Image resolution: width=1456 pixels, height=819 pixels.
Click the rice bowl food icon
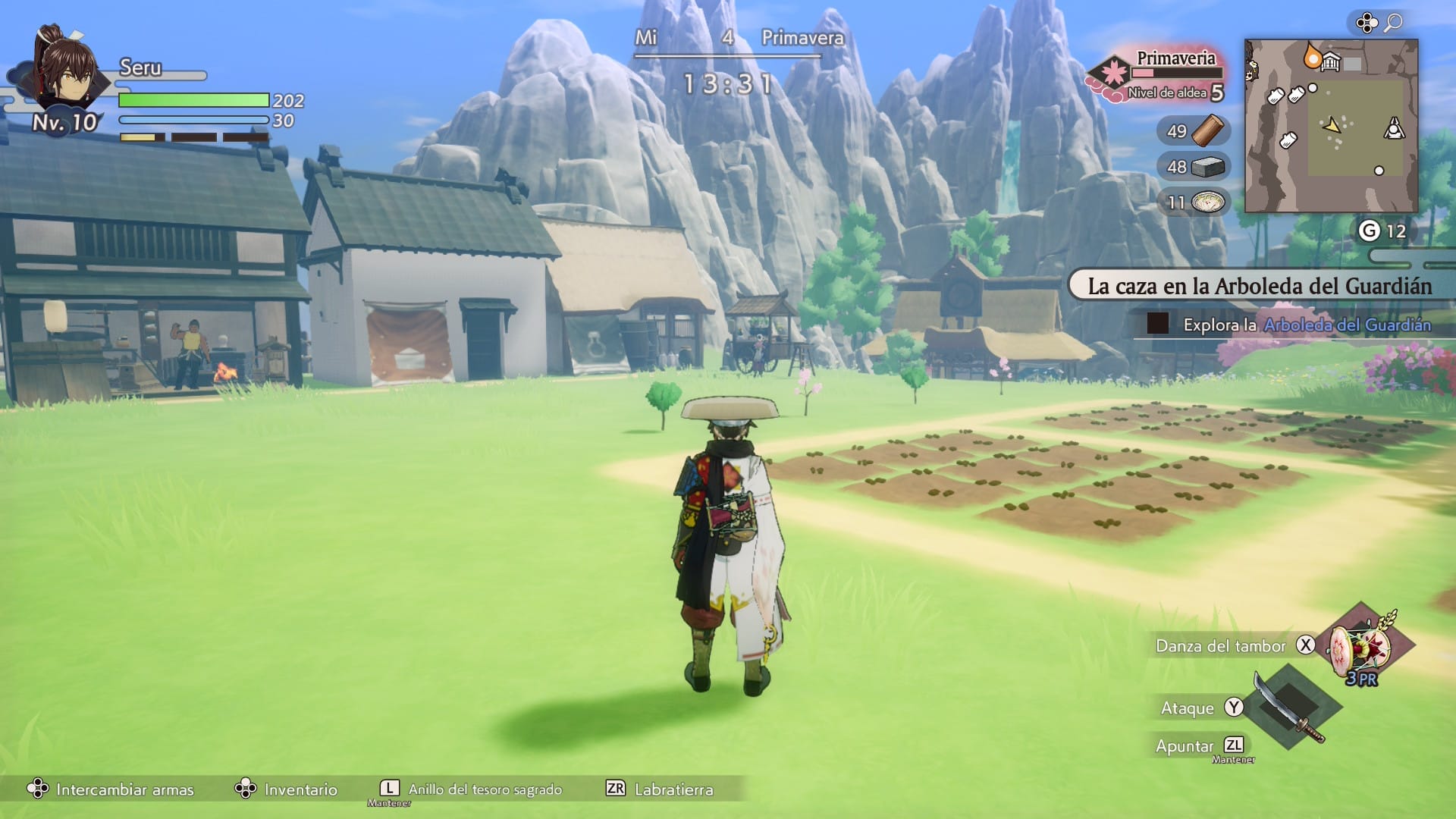[1207, 201]
